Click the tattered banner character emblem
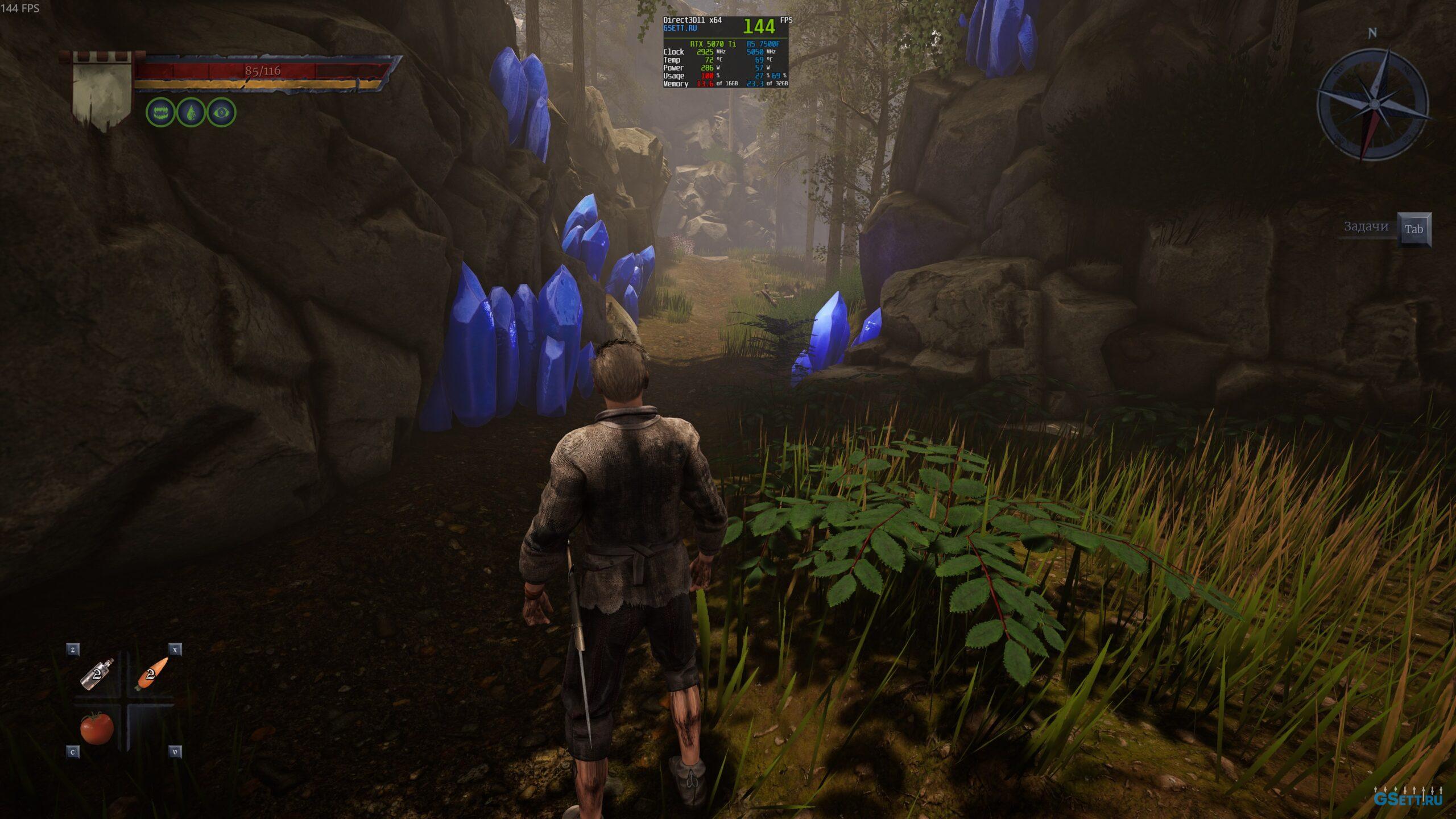Image resolution: width=1456 pixels, height=819 pixels. click(x=102, y=91)
